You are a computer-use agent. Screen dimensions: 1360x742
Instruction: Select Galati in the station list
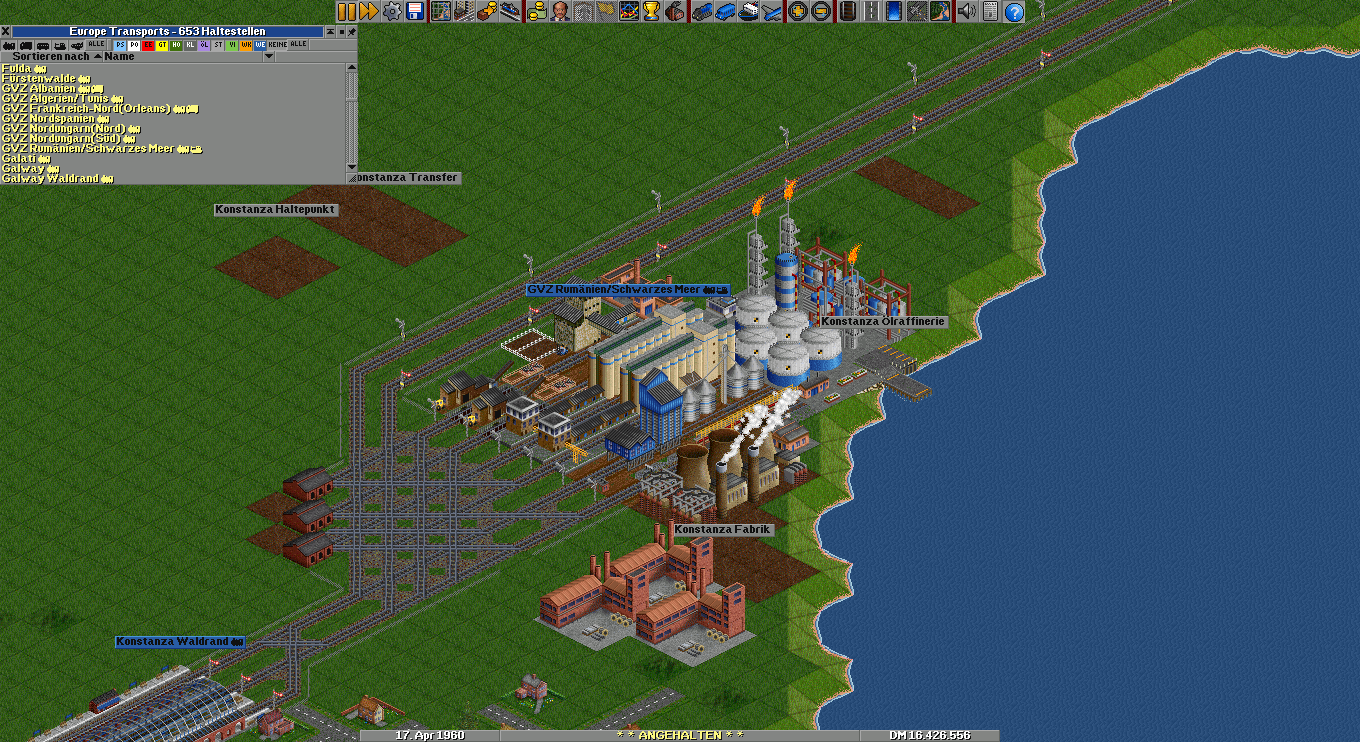point(19,158)
